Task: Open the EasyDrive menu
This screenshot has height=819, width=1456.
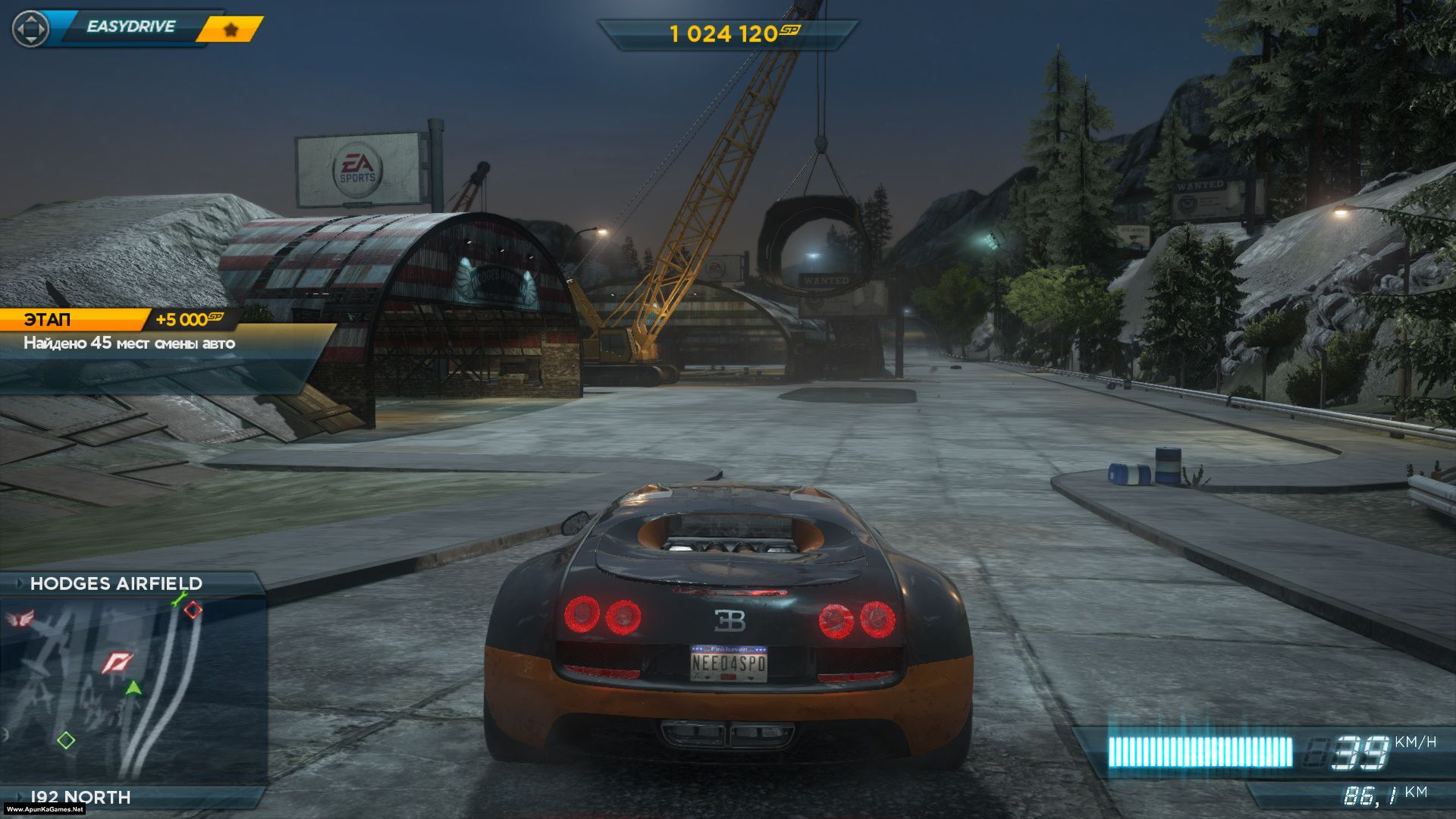Action: pos(130,27)
